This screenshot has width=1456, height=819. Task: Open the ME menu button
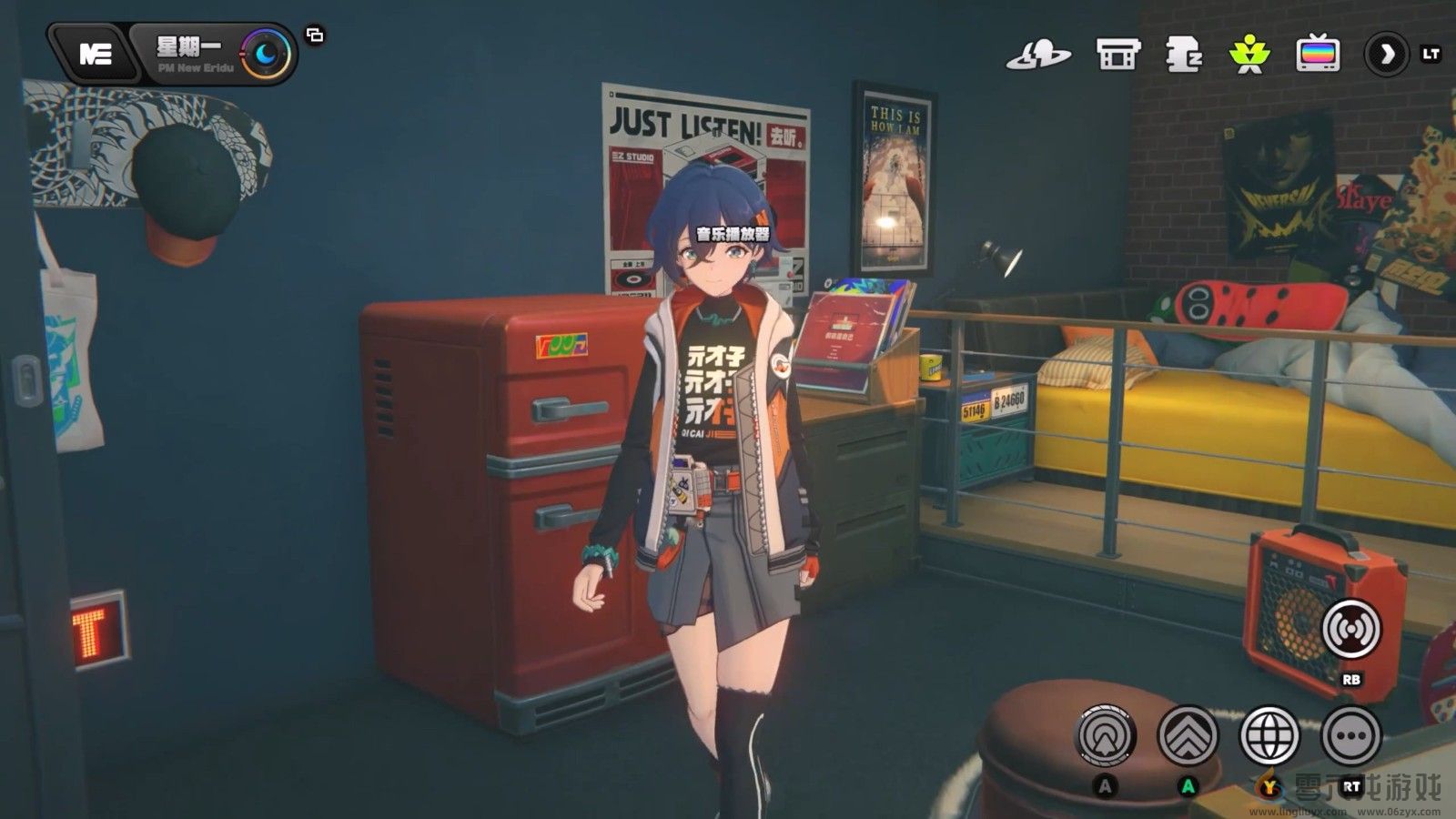[x=95, y=54]
